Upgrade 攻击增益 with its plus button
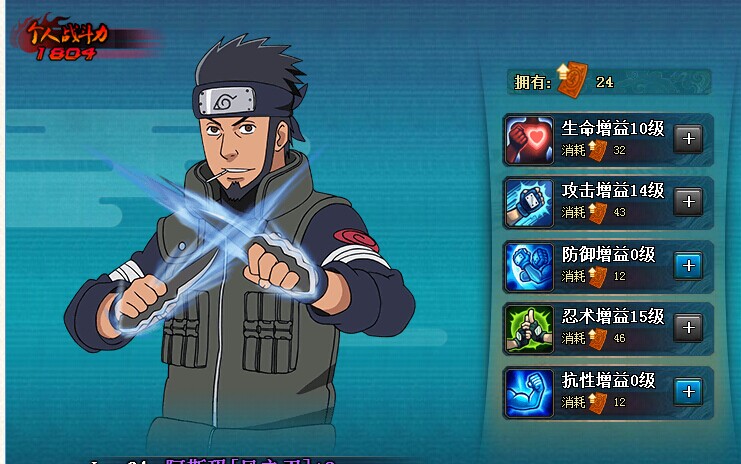Screen dimensions: 741x464 pos(688,202)
